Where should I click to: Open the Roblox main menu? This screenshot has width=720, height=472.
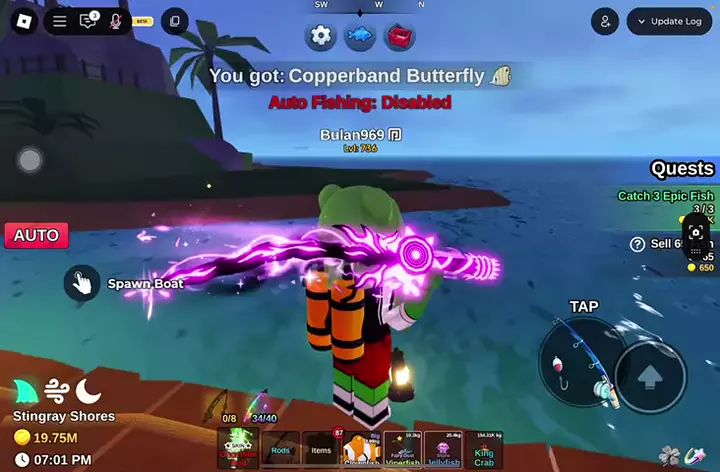[23, 20]
